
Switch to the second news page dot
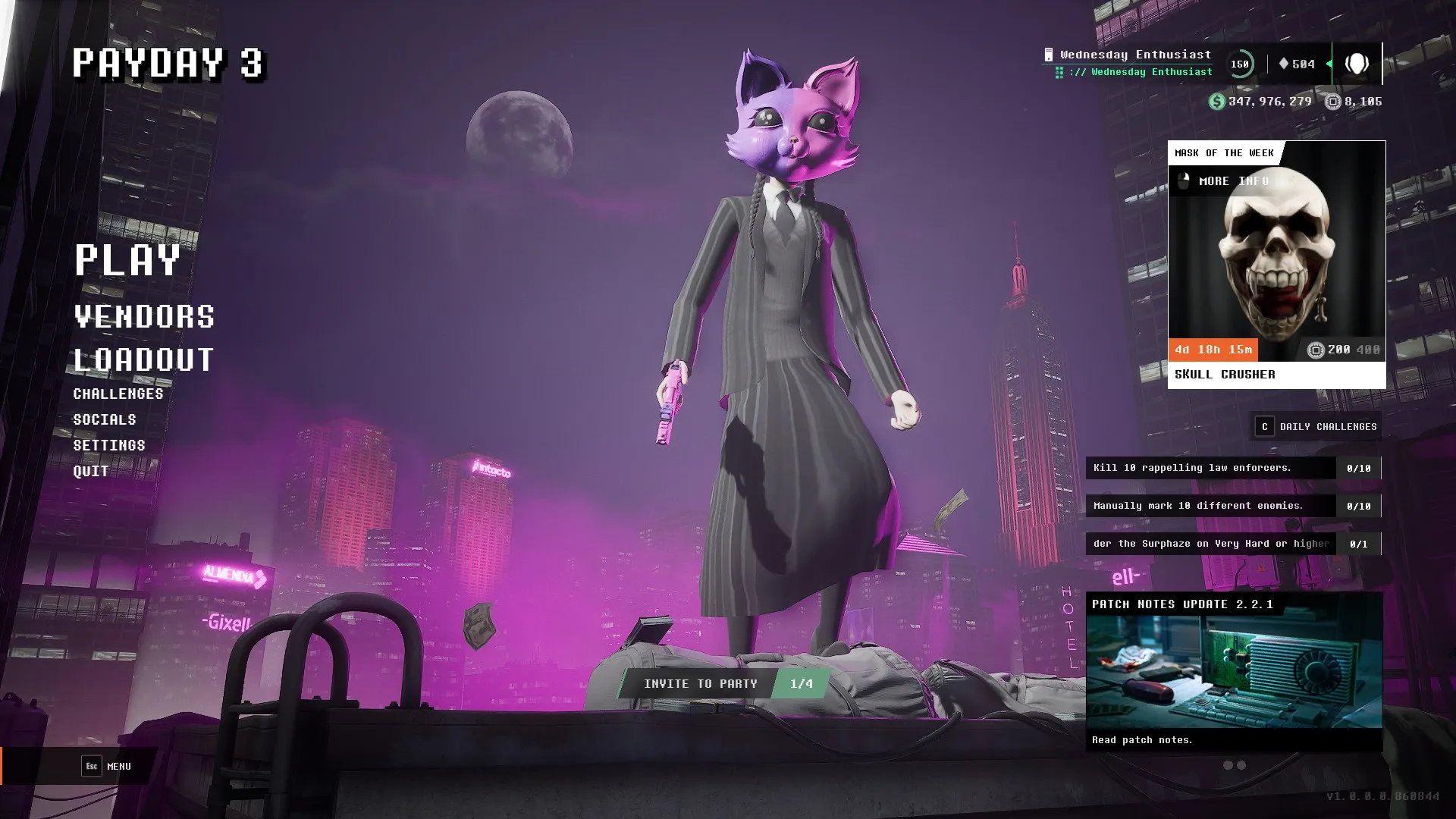pyautogui.click(x=1241, y=765)
